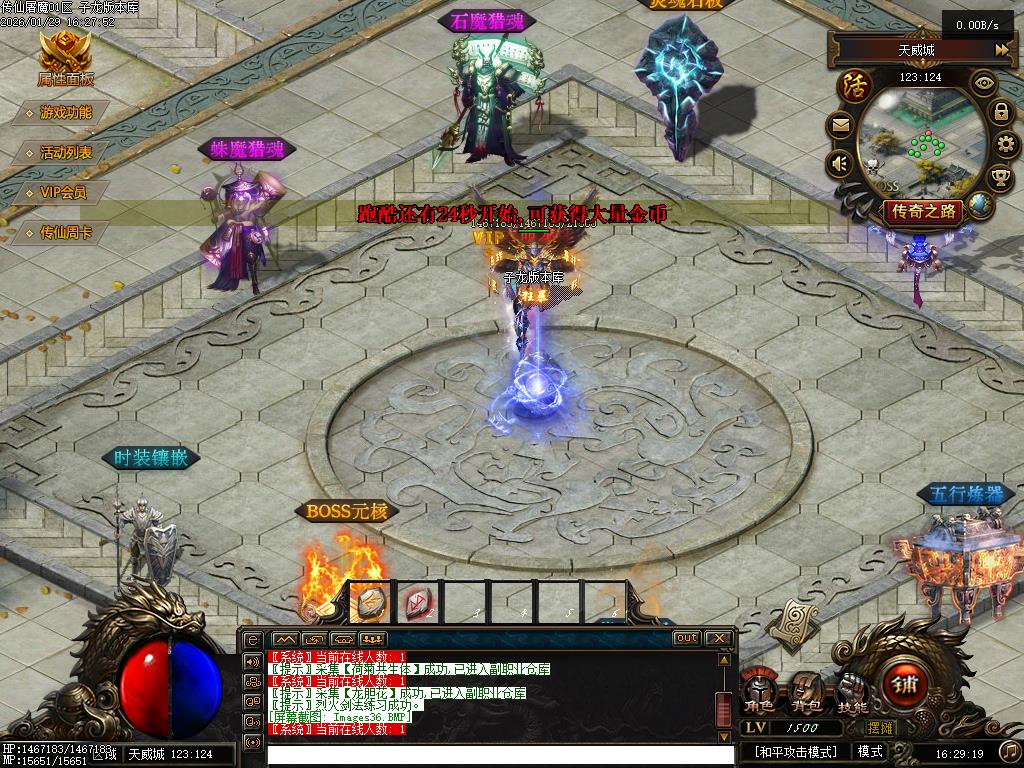Open the 技能 skills panel
The height and width of the screenshot is (768, 1024).
pos(852,691)
